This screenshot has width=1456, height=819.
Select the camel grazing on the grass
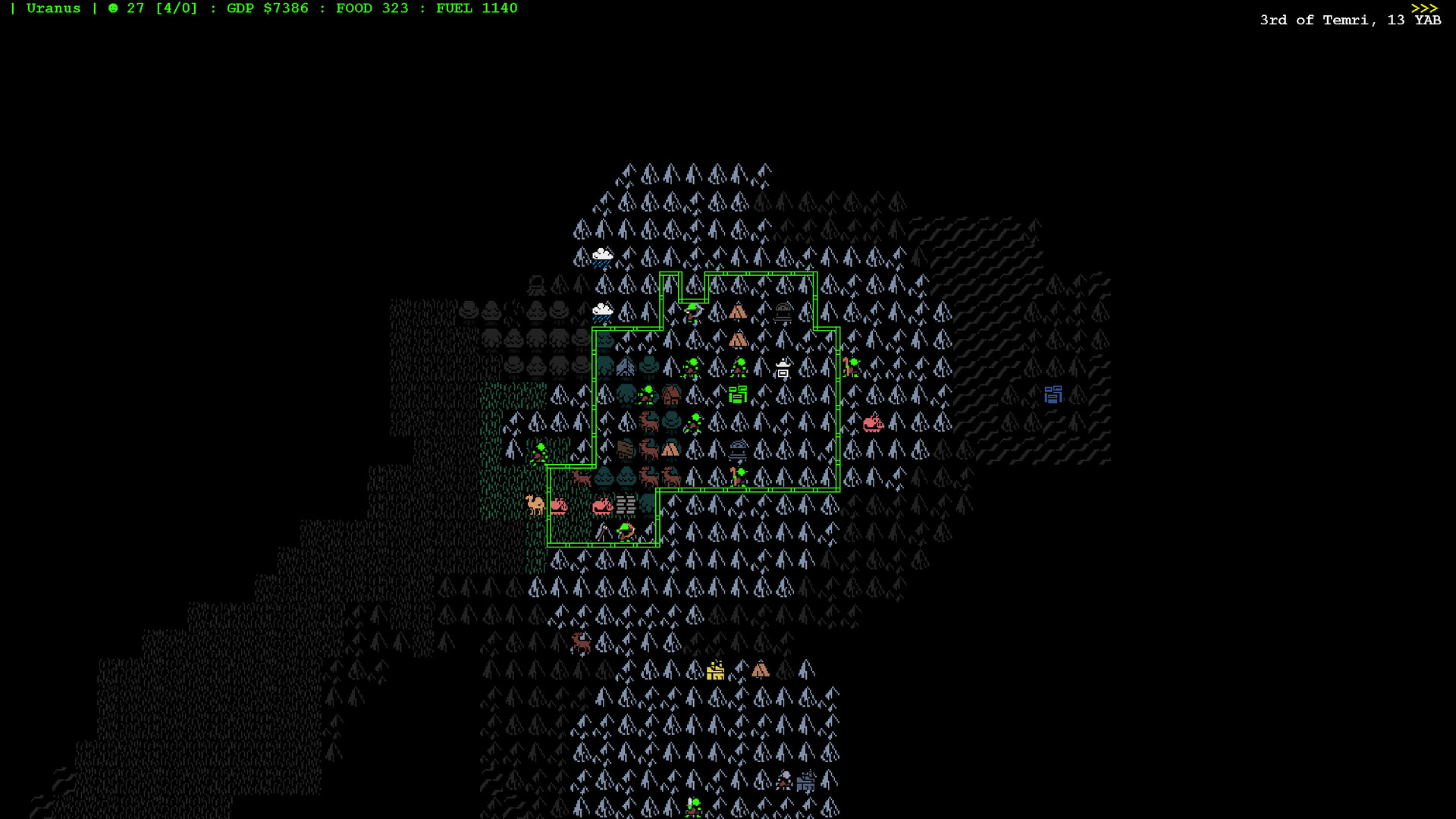click(534, 503)
